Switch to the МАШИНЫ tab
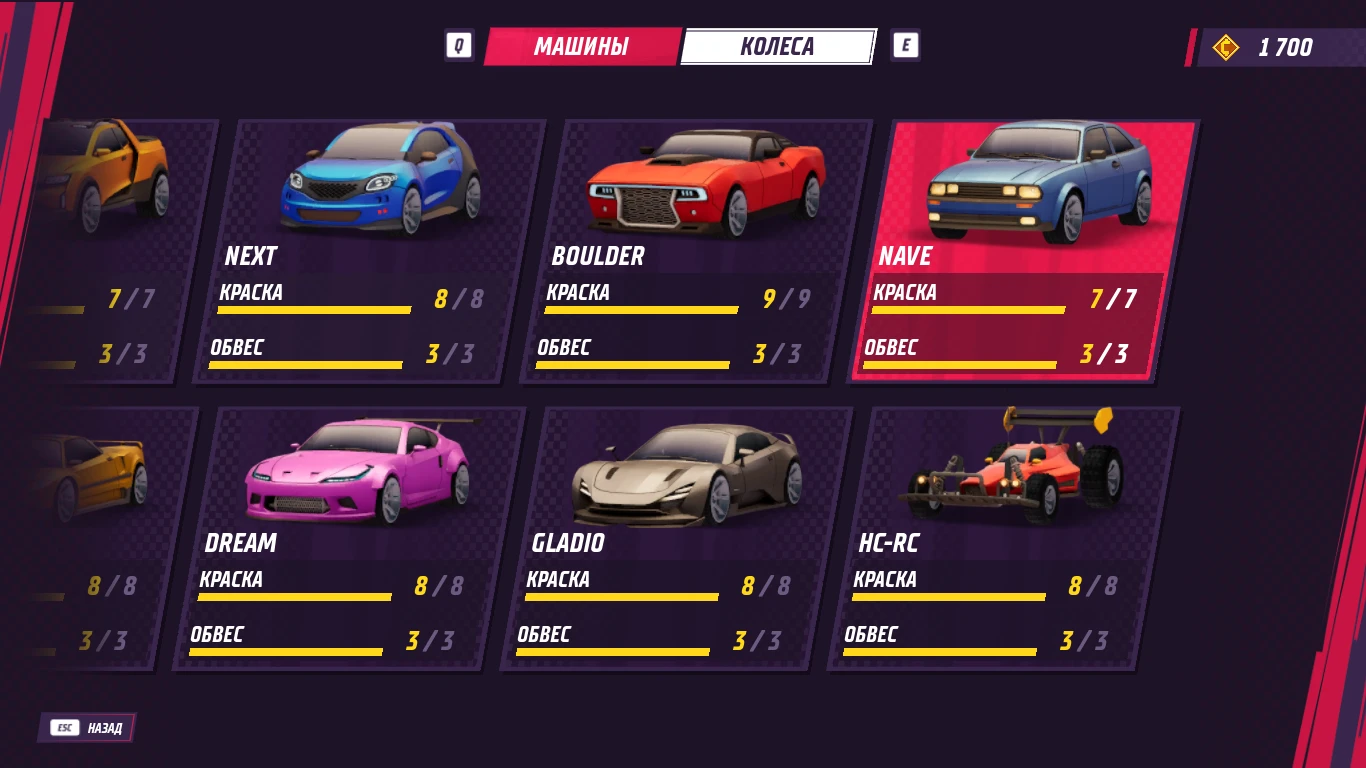The image size is (1366, 768). click(583, 45)
